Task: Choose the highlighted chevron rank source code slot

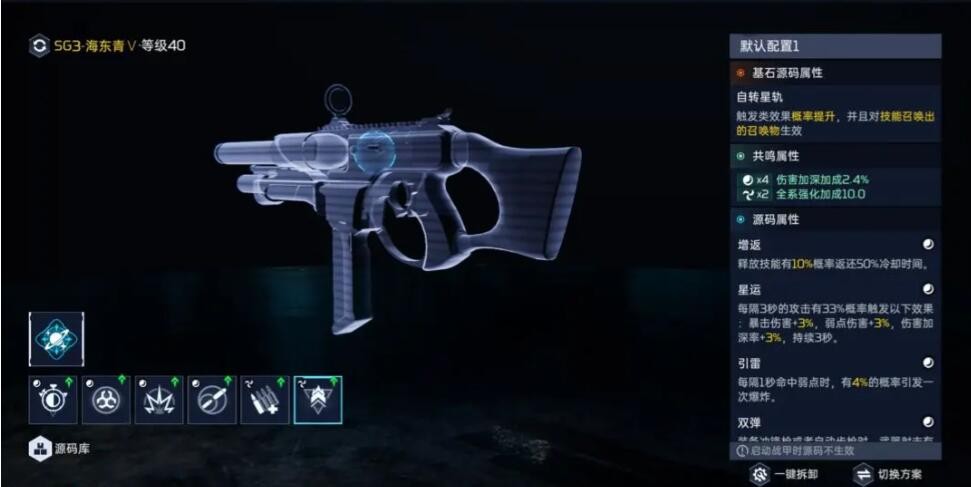Action: pyautogui.click(x=318, y=400)
